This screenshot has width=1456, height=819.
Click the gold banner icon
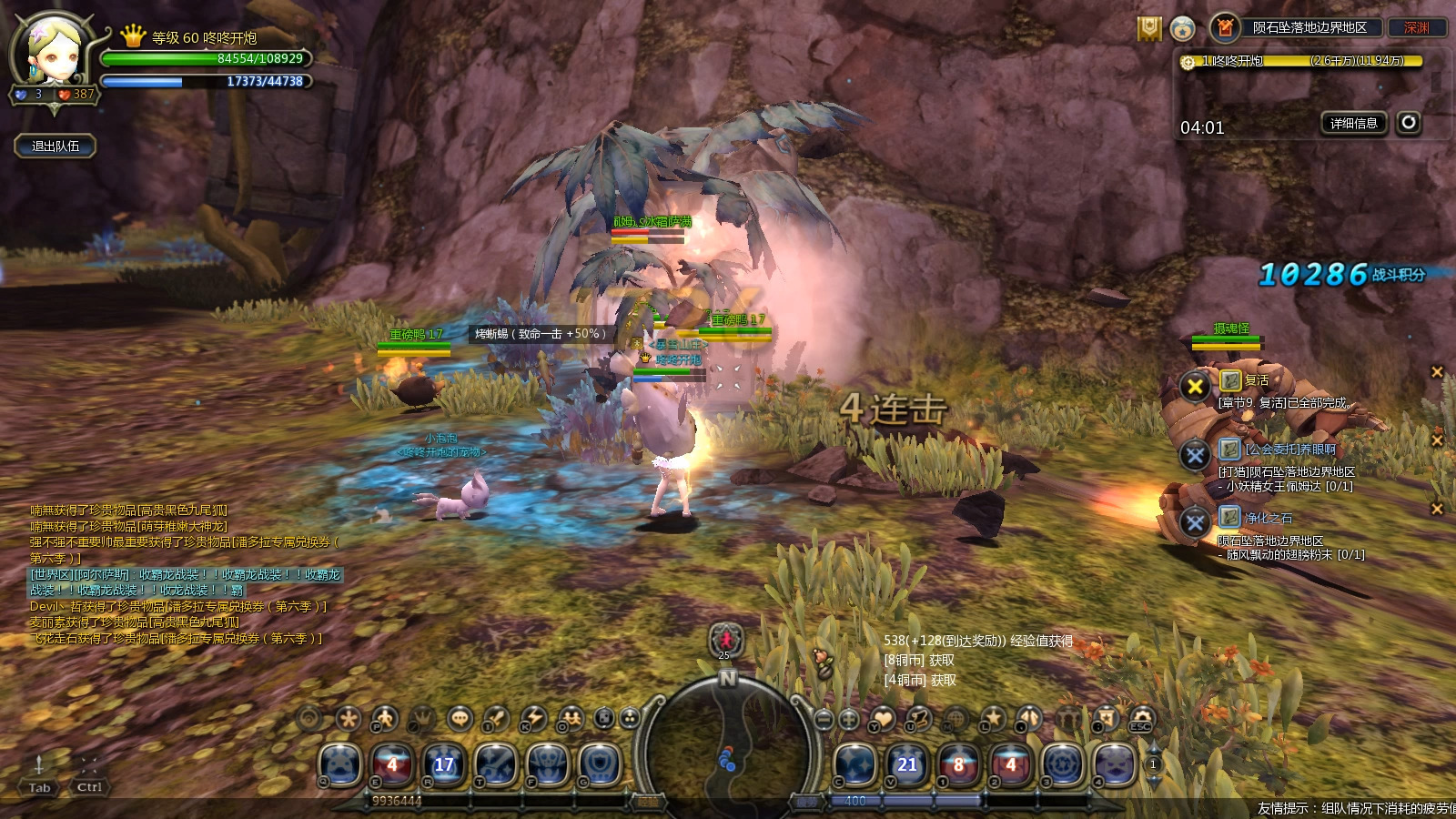click(x=1149, y=29)
